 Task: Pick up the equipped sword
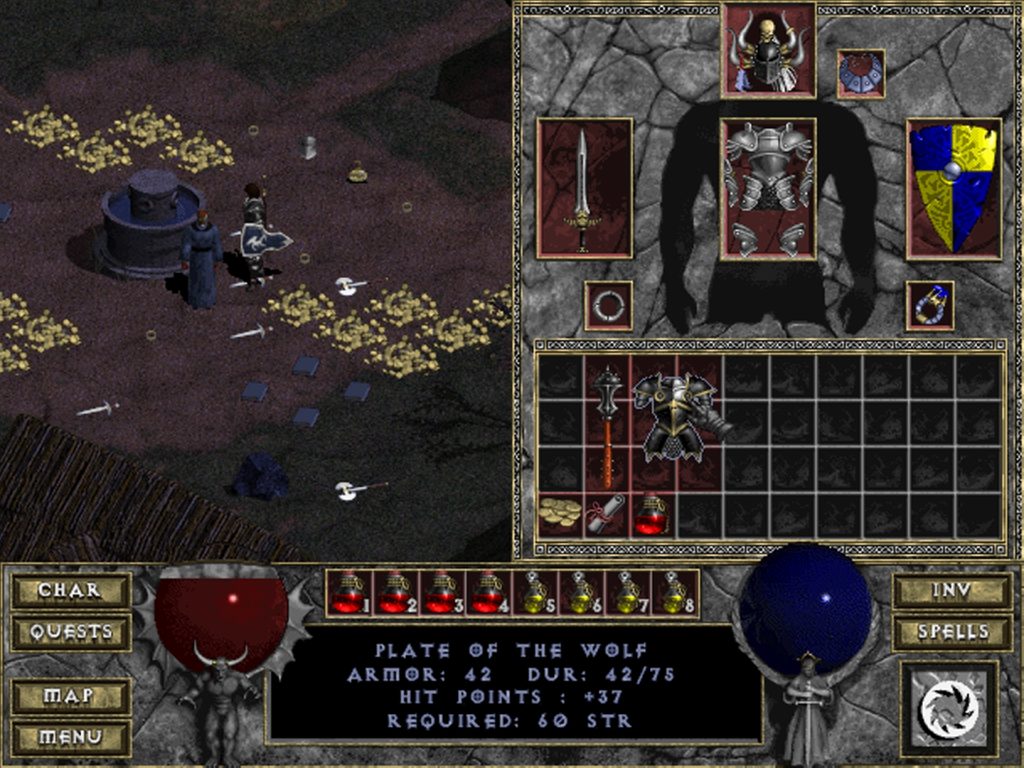pos(584,189)
